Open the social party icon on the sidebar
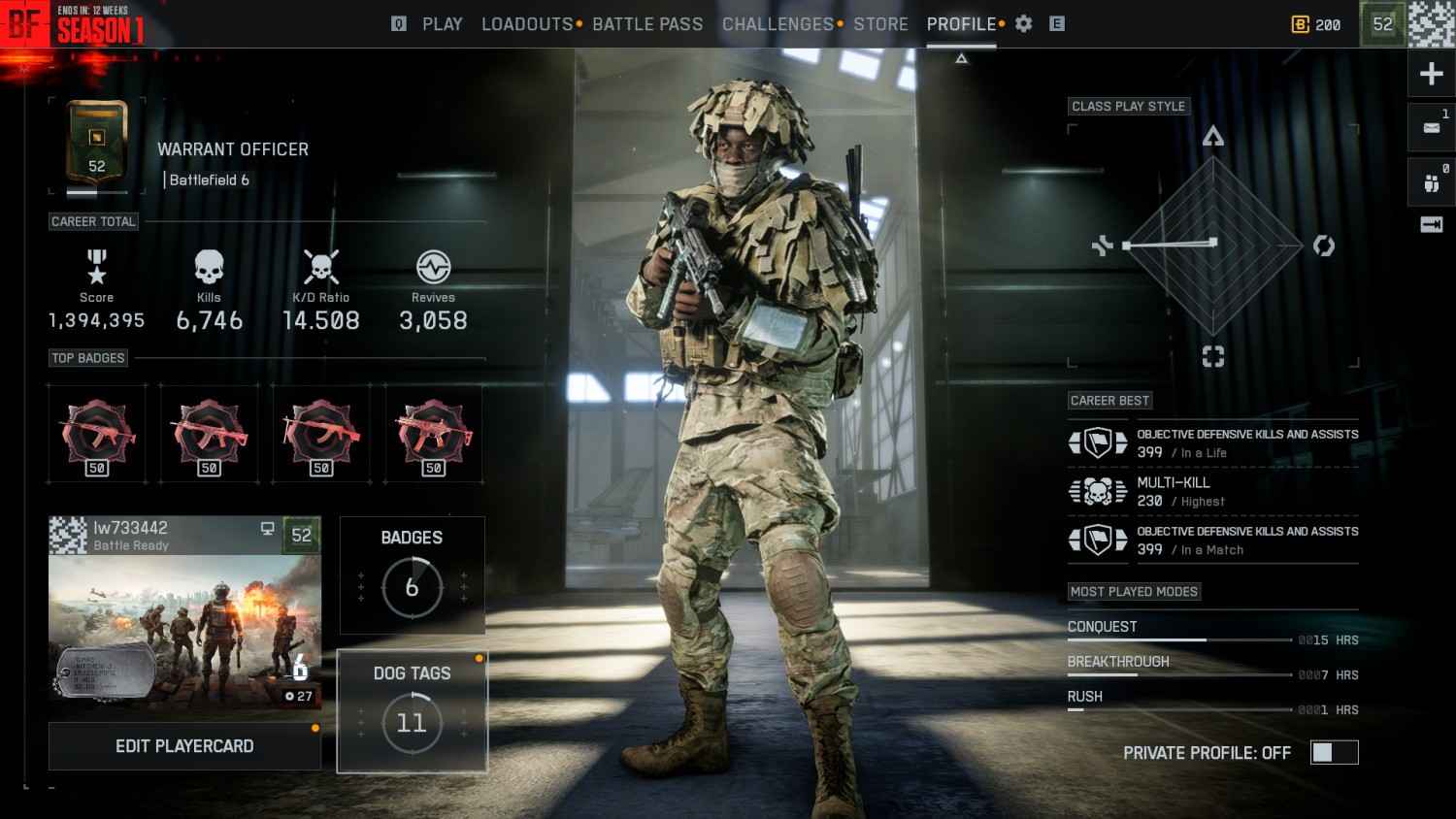 click(x=1431, y=181)
